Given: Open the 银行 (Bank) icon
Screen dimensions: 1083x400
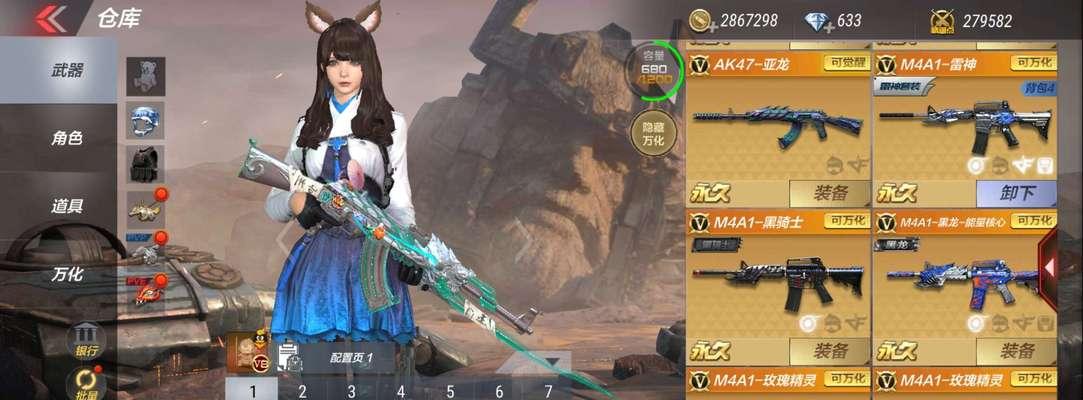Looking at the screenshot, I should [86, 338].
